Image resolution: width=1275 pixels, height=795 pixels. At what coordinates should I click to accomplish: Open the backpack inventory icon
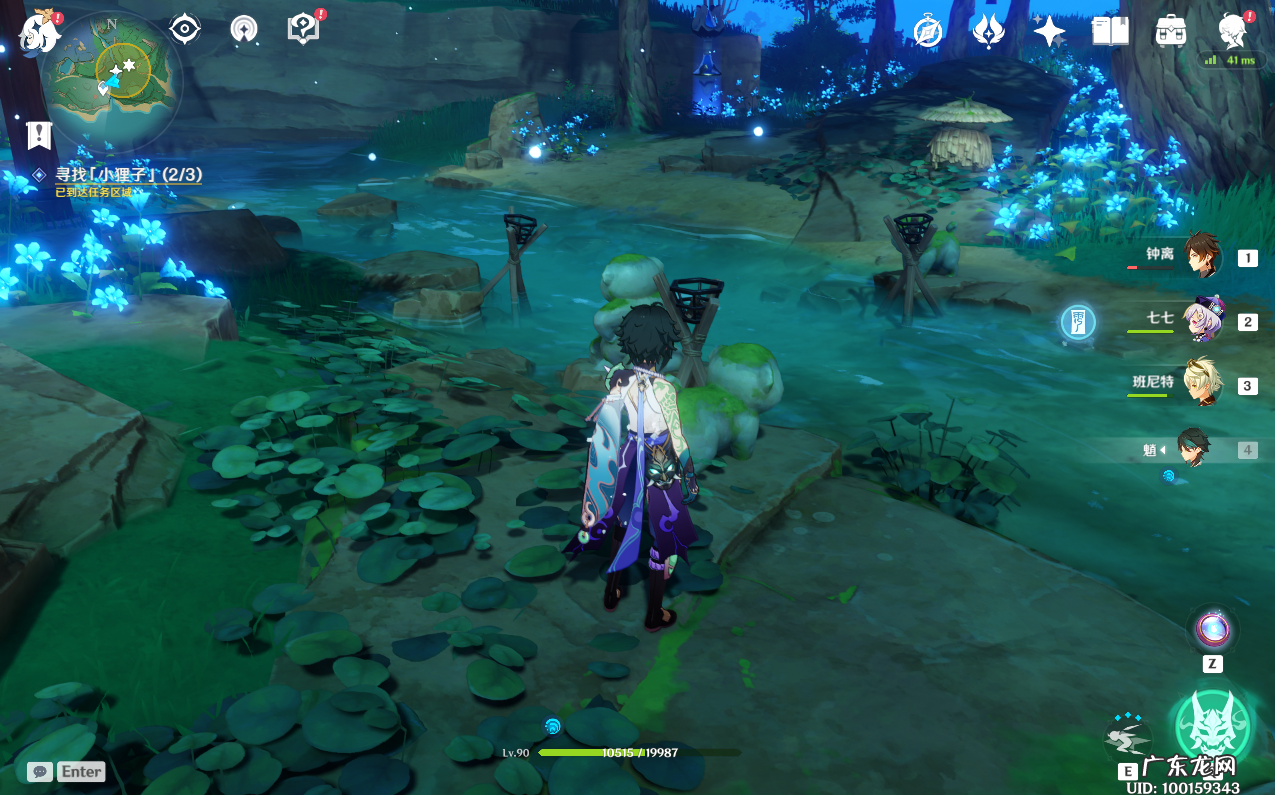(1170, 32)
